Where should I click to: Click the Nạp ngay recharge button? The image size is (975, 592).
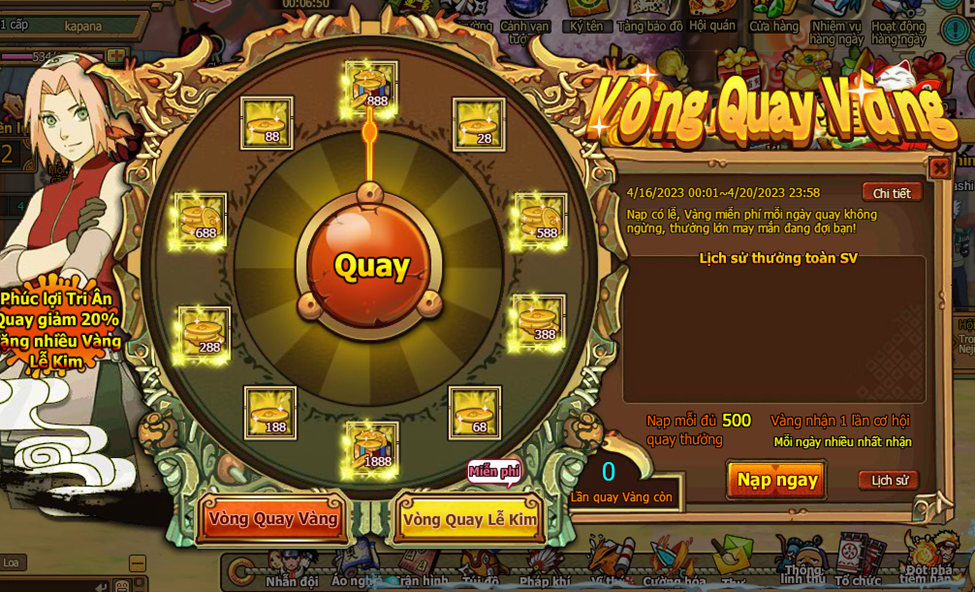click(x=776, y=480)
